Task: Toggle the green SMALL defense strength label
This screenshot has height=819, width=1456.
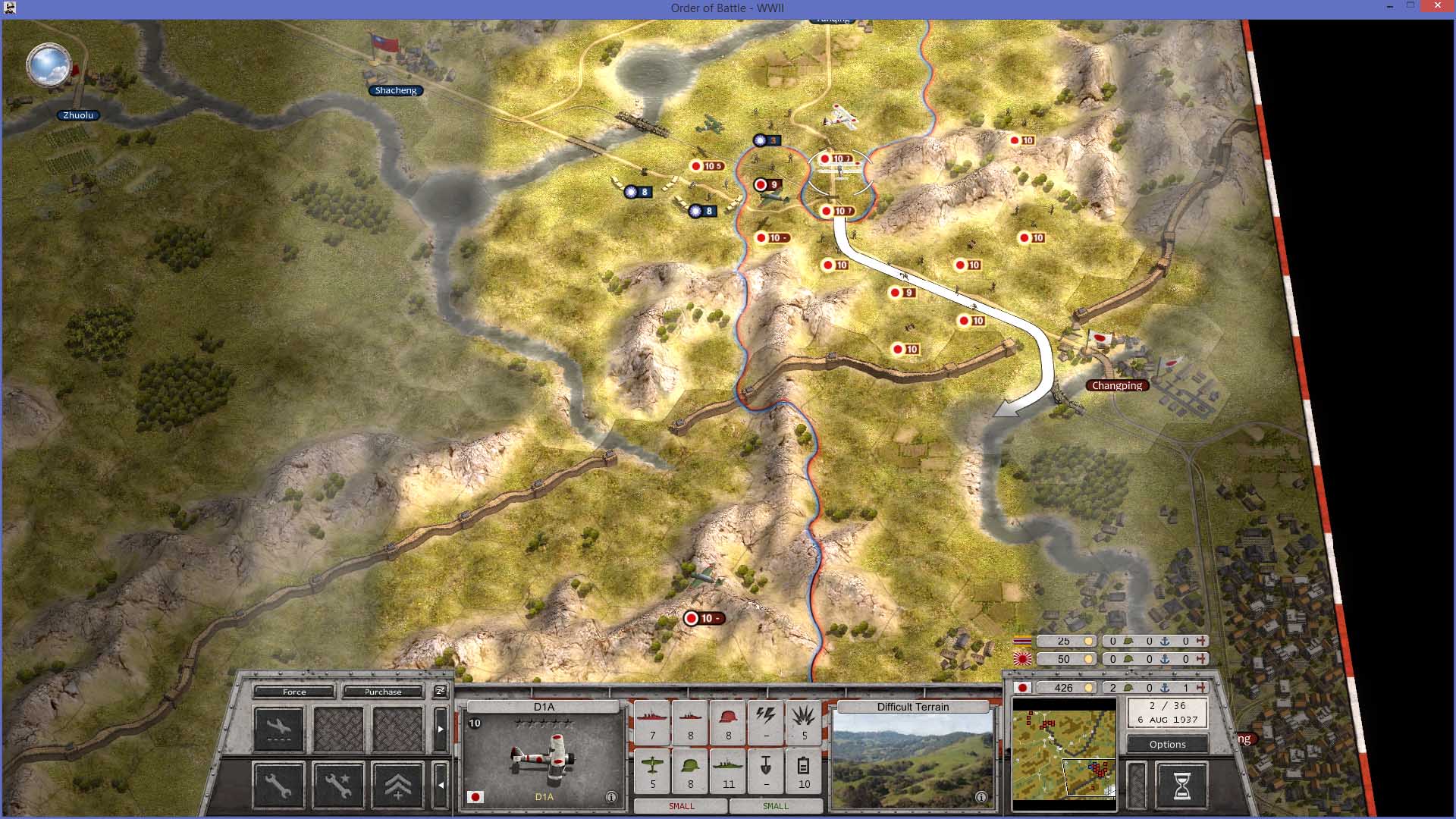Action: (x=776, y=806)
